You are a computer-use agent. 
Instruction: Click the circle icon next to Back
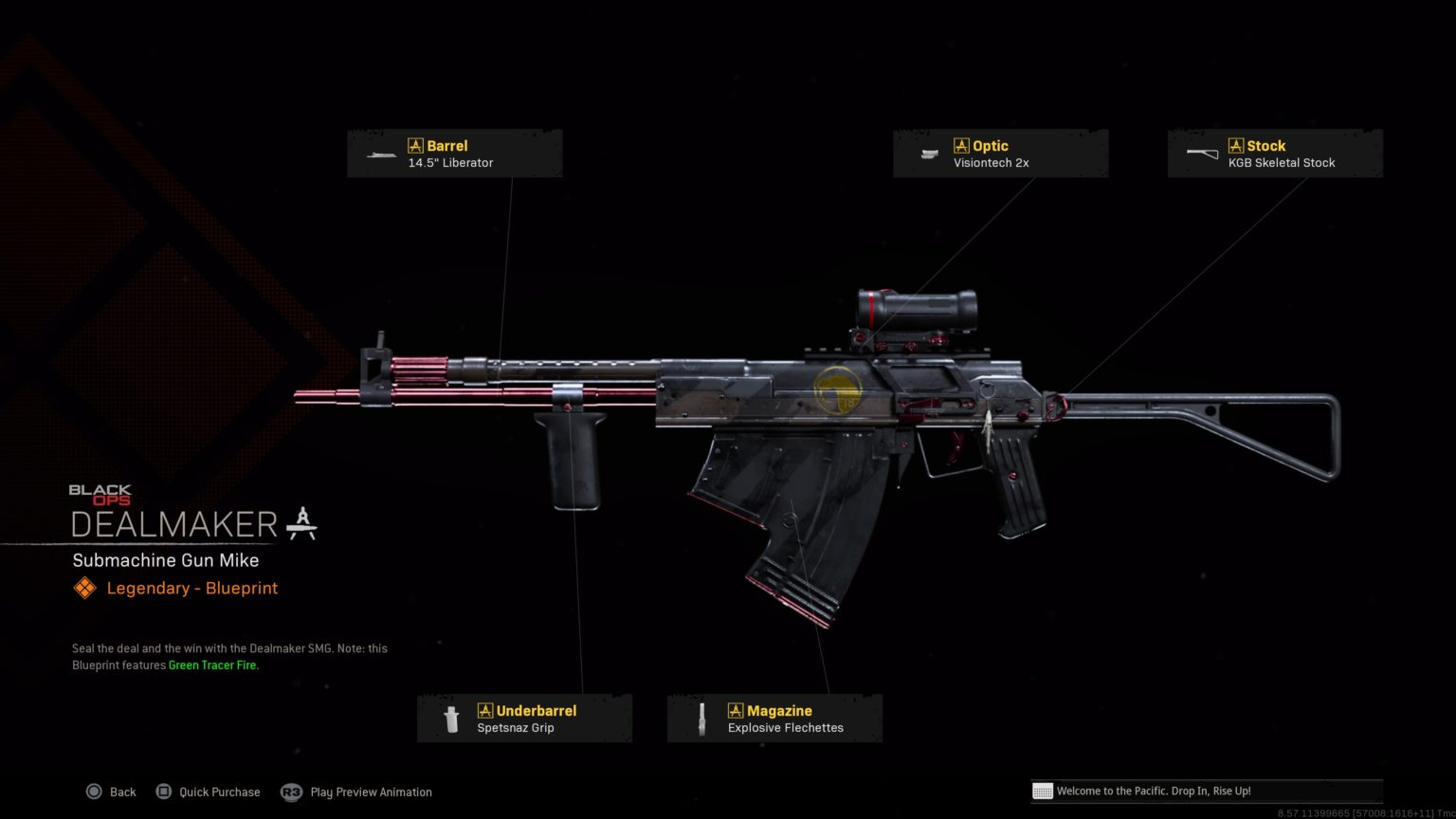point(95,792)
